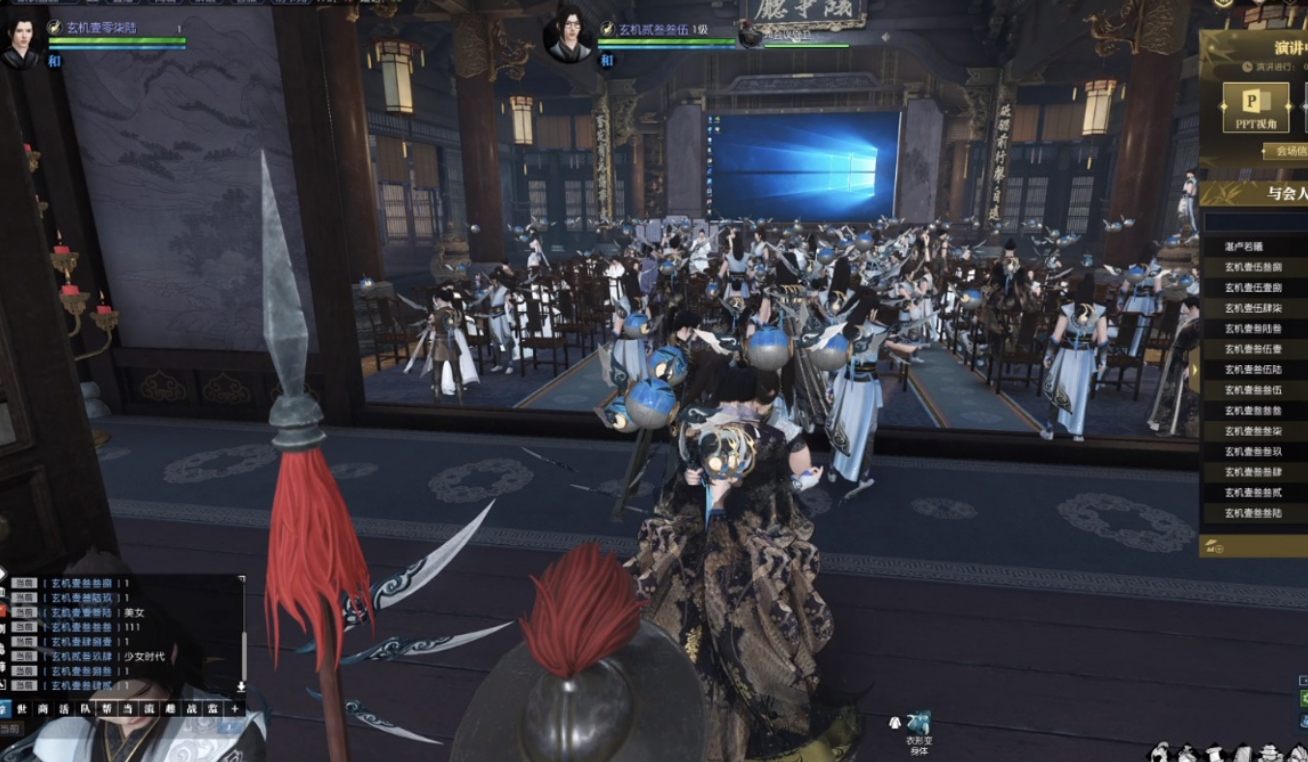Switch to the 当 current chat tab

[126, 708]
